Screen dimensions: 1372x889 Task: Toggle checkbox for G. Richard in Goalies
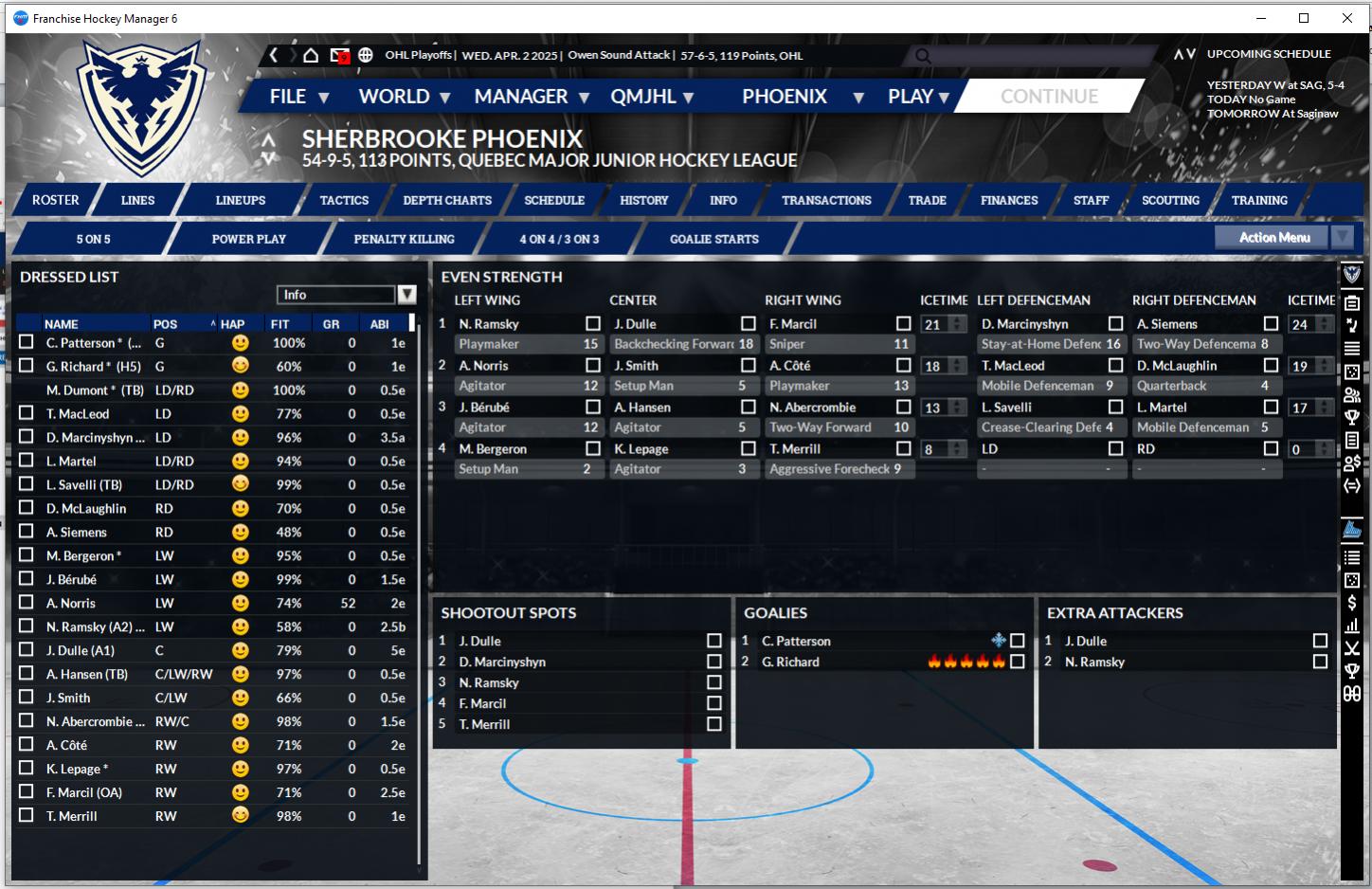tap(1017, 662)
